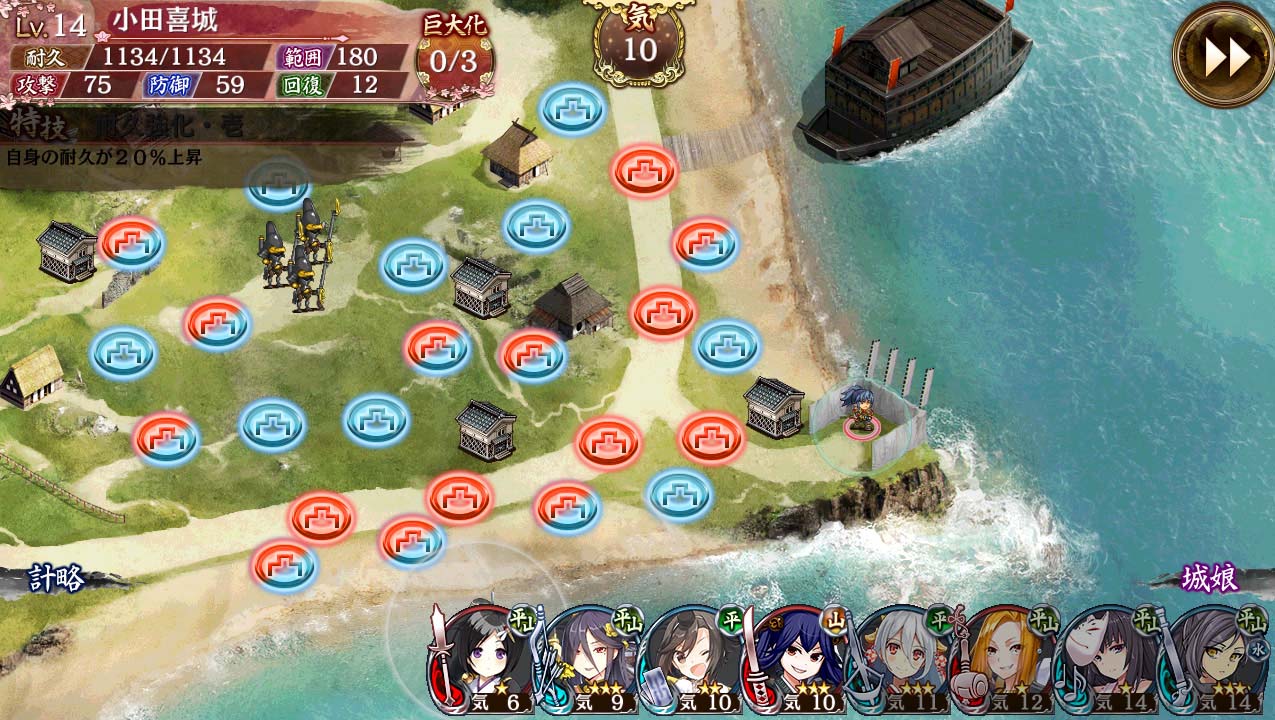Toggle the fast-forward speed button
Image resolution: width=1275 pixels, height=720 pixels.
pyautogui.click(x=1225, y=56)
